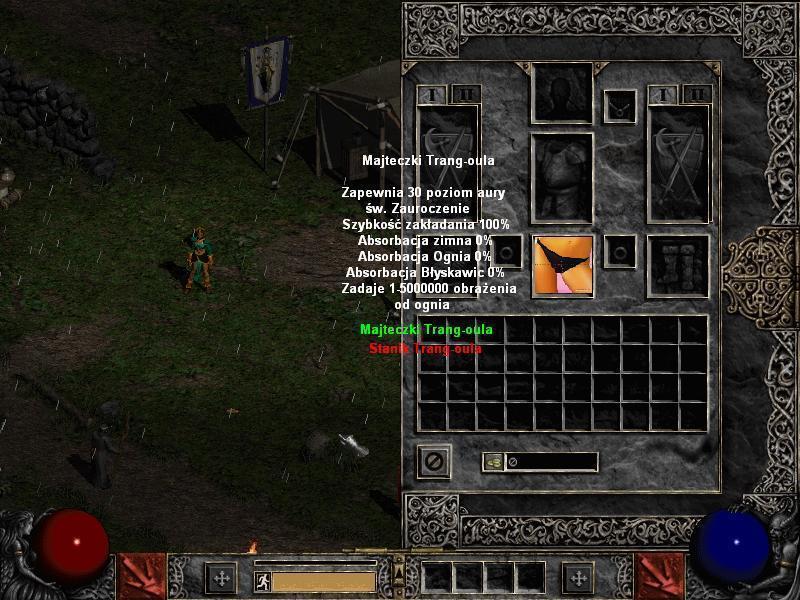Viewport: 800px width, 600px height.
Task: Select the Majteczki Trang-oula item in belt slot
Action: 563,265
